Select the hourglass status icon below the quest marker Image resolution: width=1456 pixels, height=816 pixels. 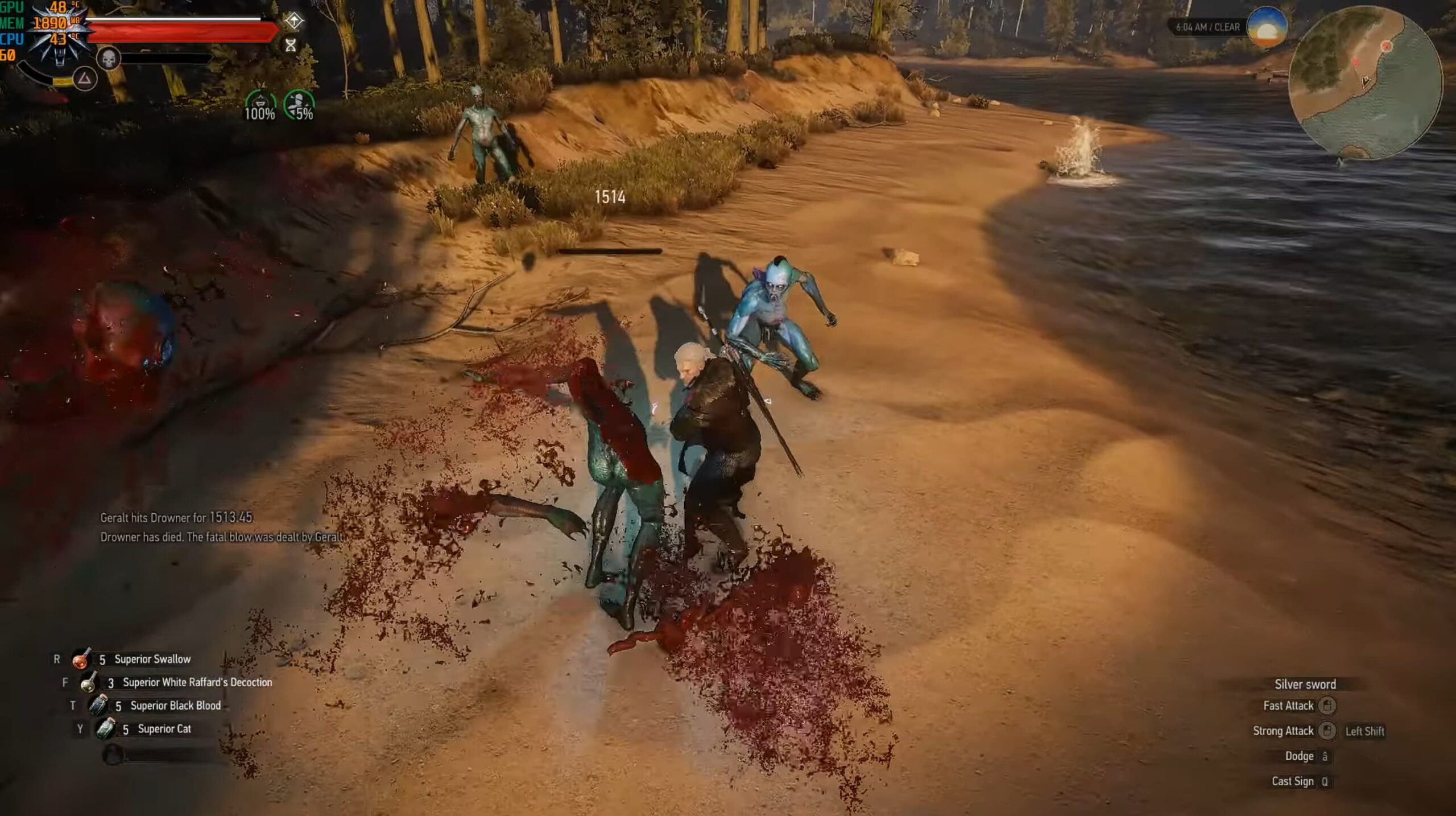[x=292, y=47]
